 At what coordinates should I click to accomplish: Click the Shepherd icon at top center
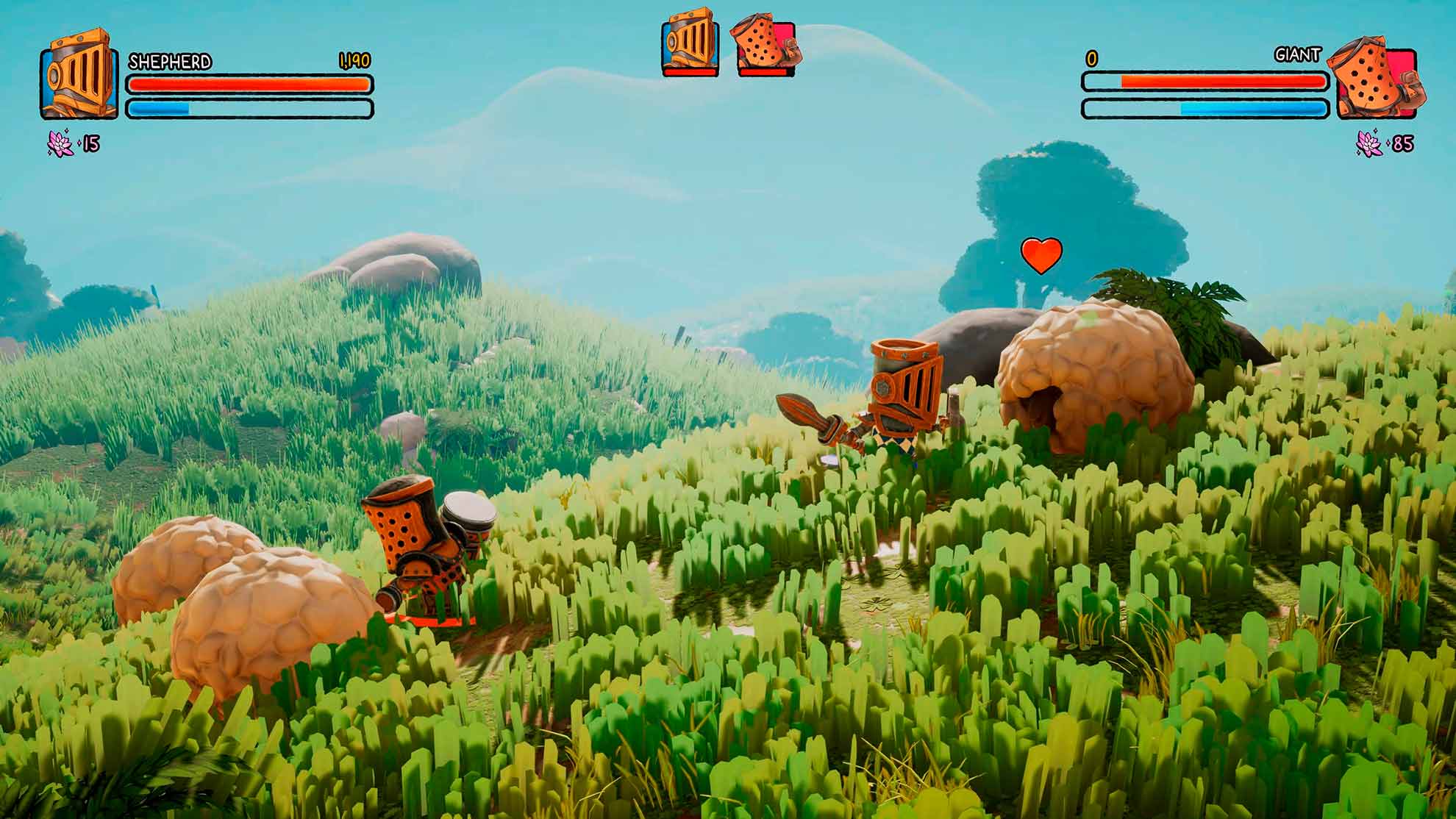pyautogui.click(x=690, y=42)
